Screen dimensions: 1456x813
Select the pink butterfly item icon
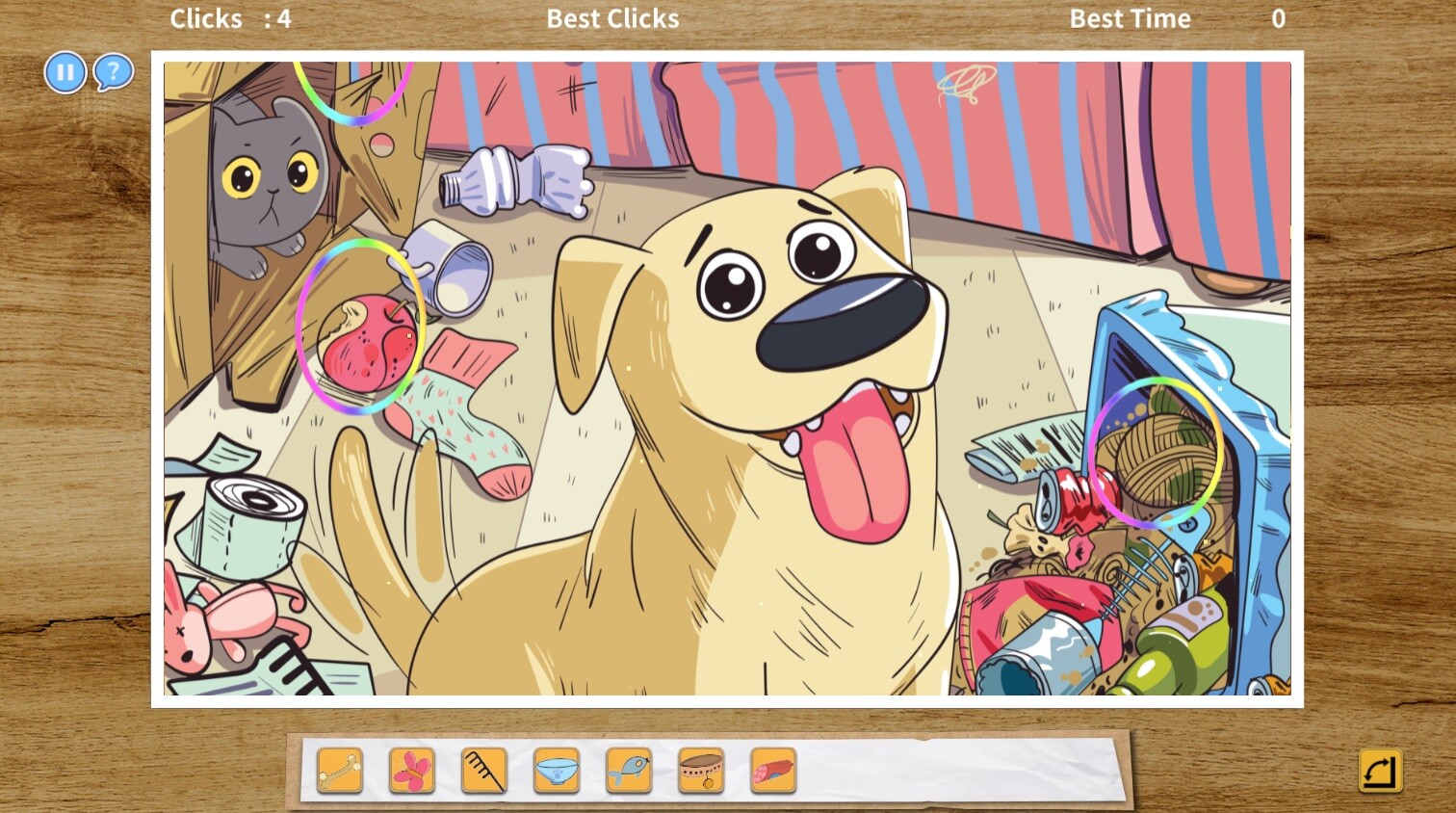click(412, 771)
